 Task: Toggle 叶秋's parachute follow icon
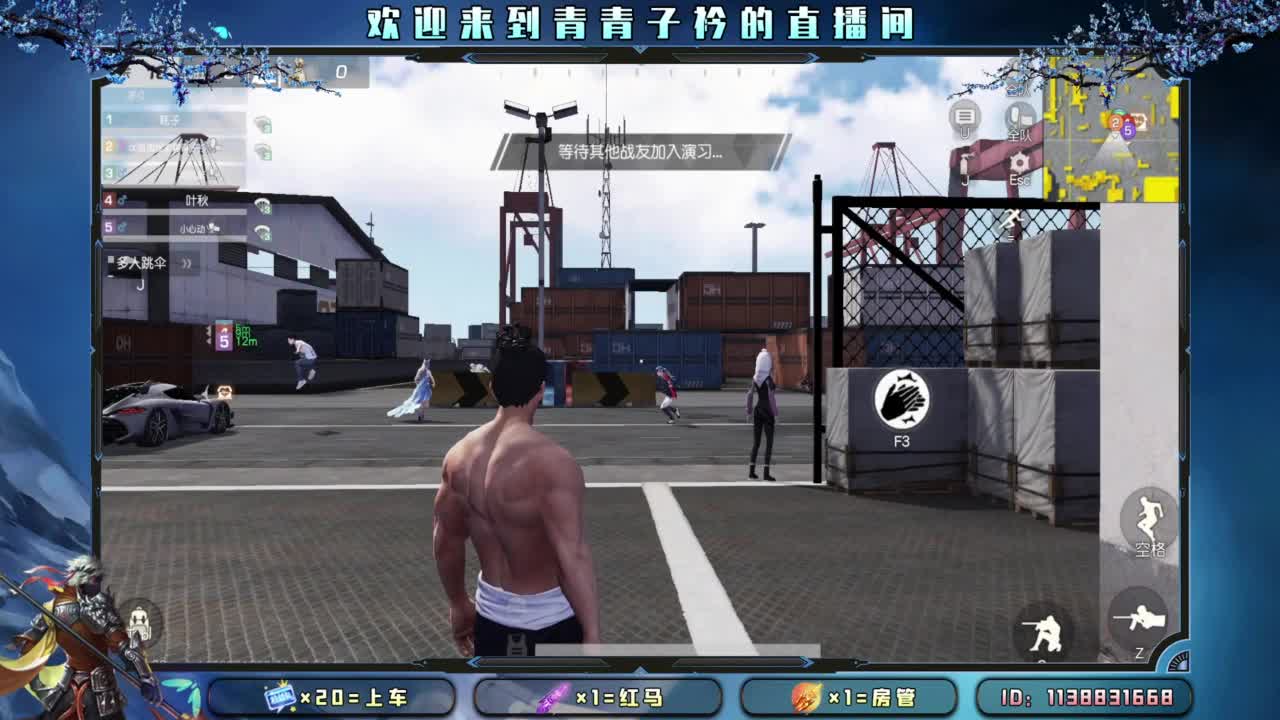(262, 204)
